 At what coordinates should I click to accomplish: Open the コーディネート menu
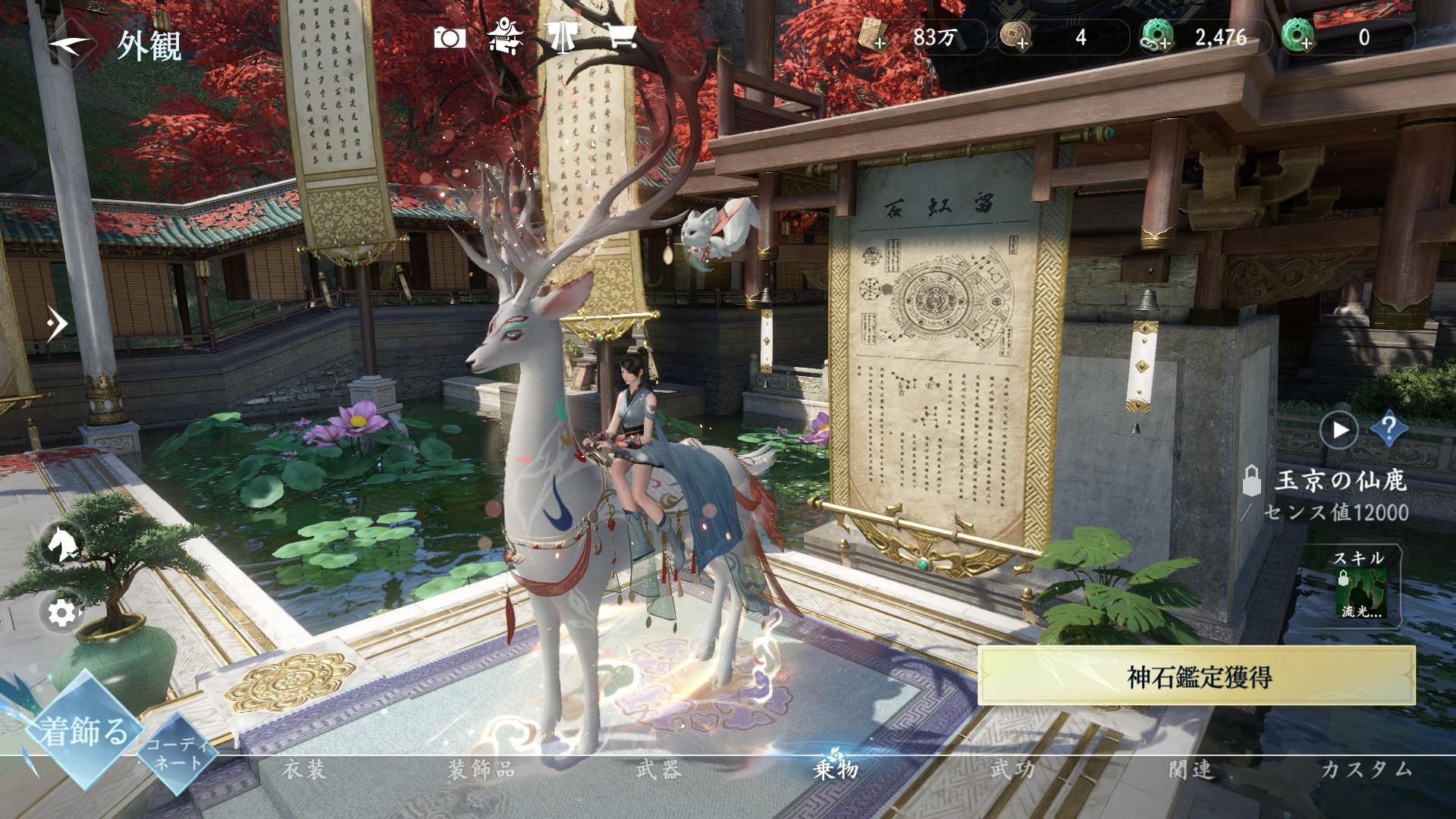(175, 753)
